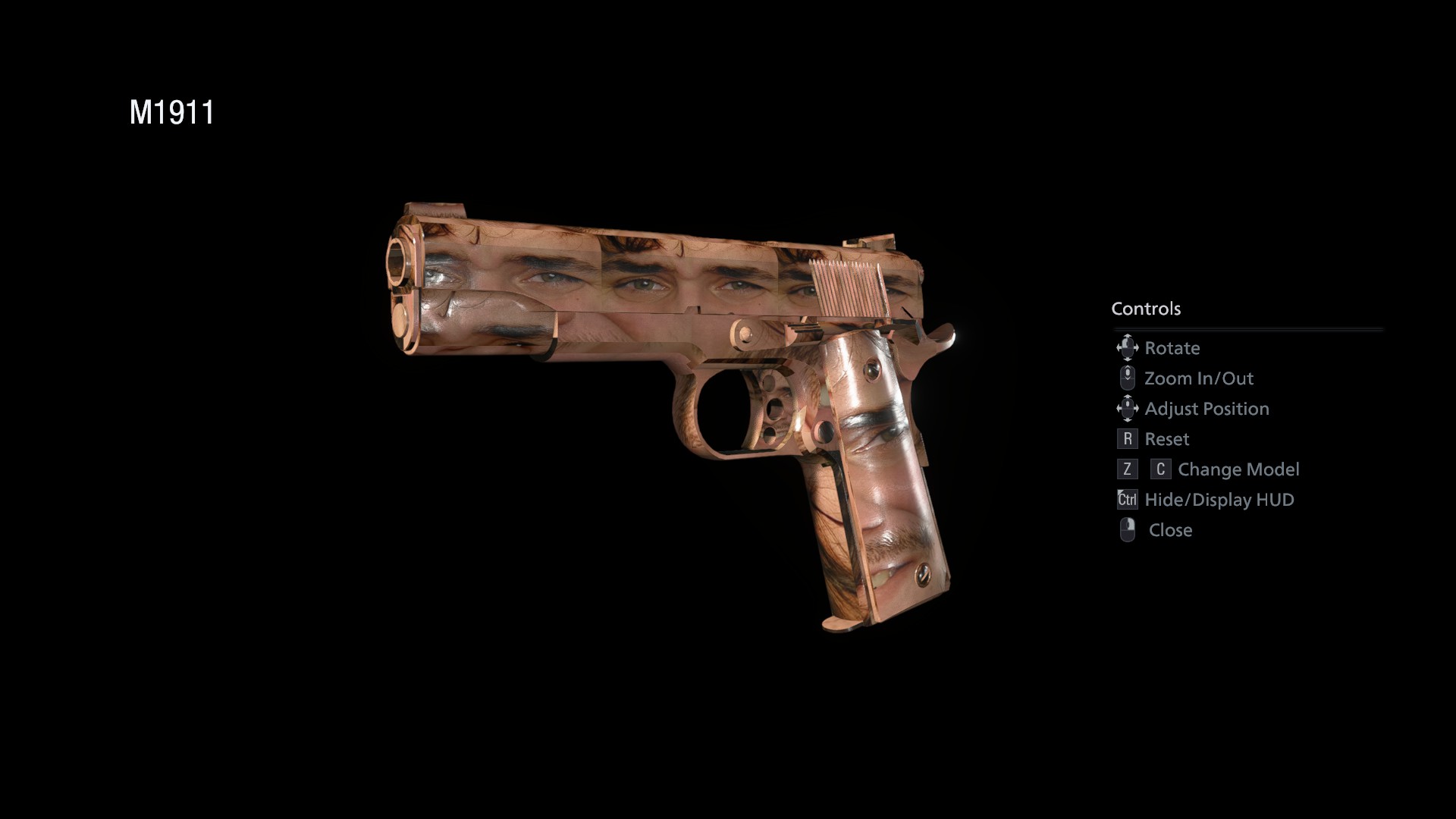Click the Rotate directional pad icon

pyautogui.click(x=1128, y=348)
